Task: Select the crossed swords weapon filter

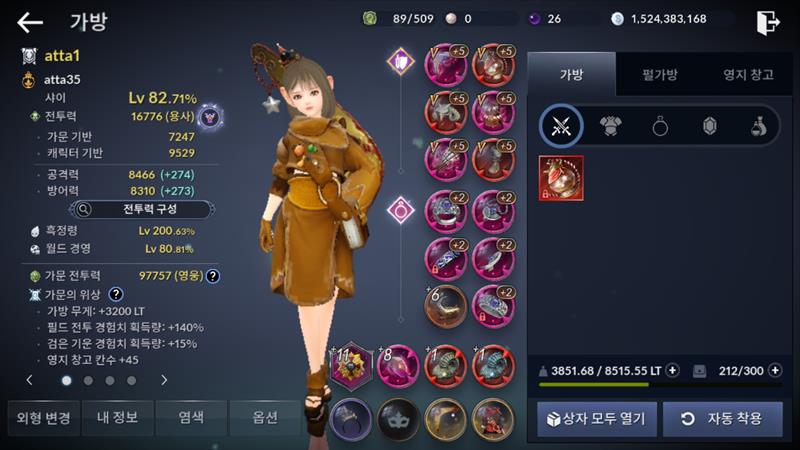Action: 561,126
